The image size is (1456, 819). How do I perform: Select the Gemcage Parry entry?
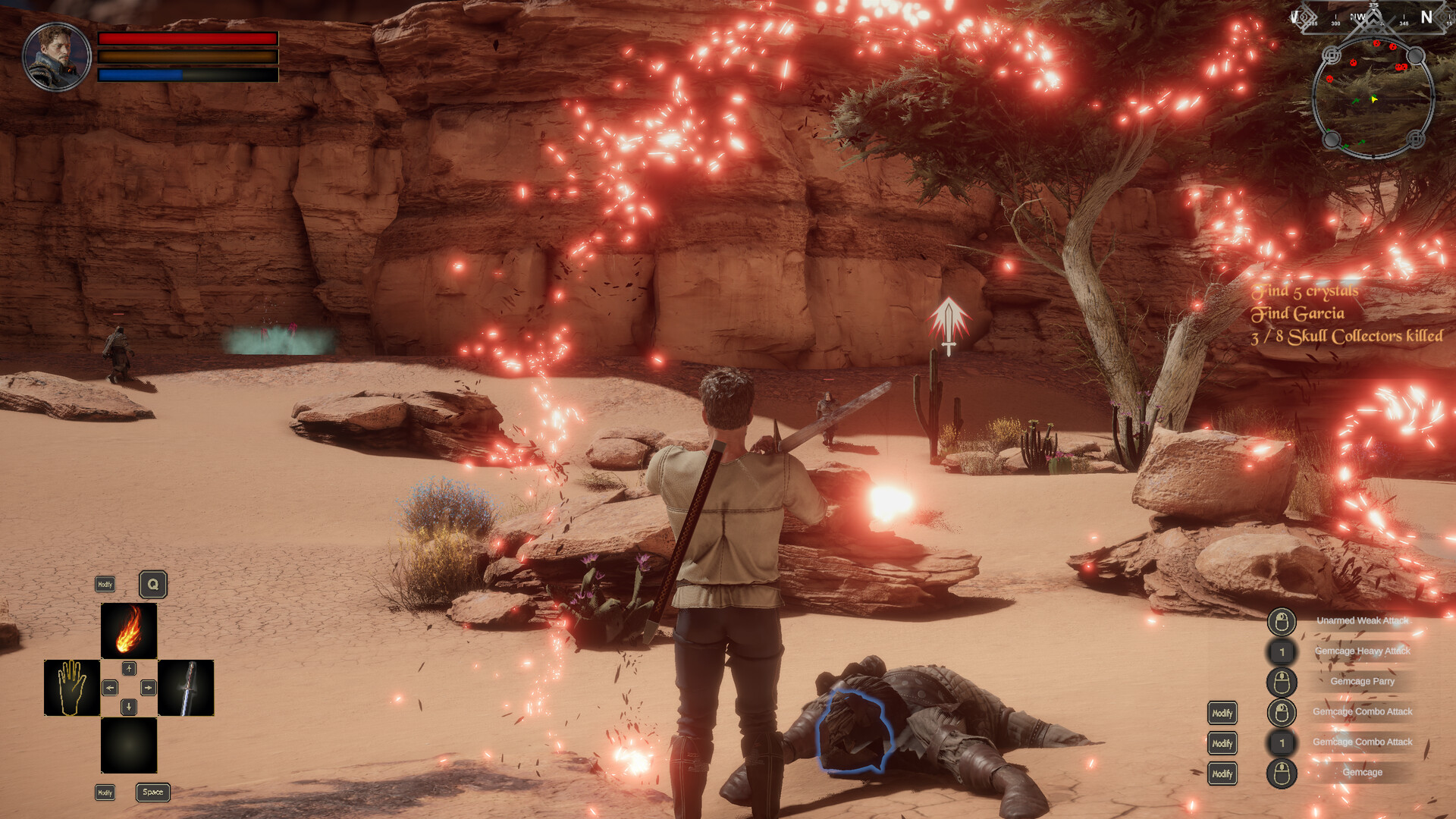pyautogui.click(x=1362, y=681)
